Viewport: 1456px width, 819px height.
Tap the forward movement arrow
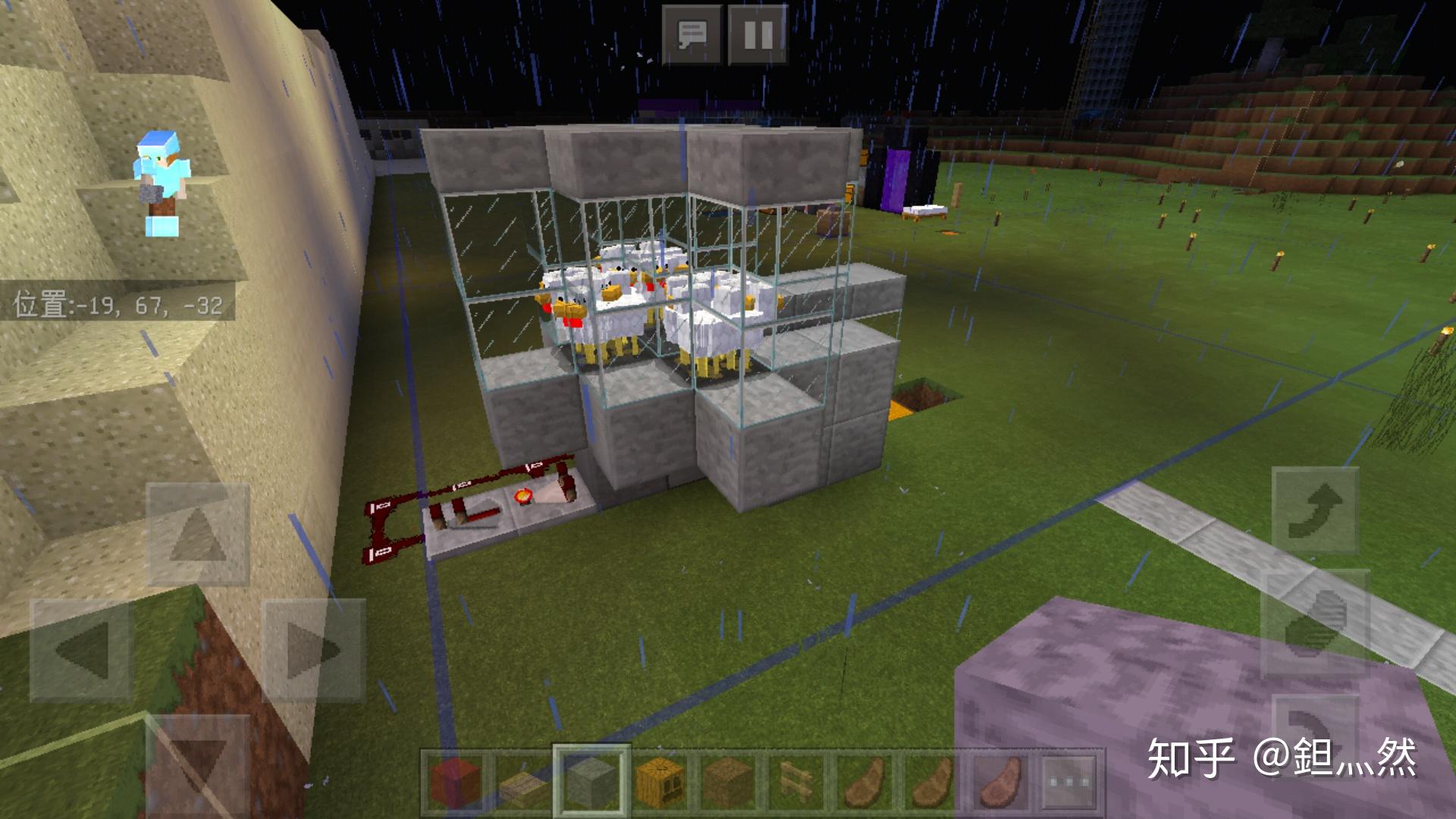pyautogui.click(x=197, y=535)
